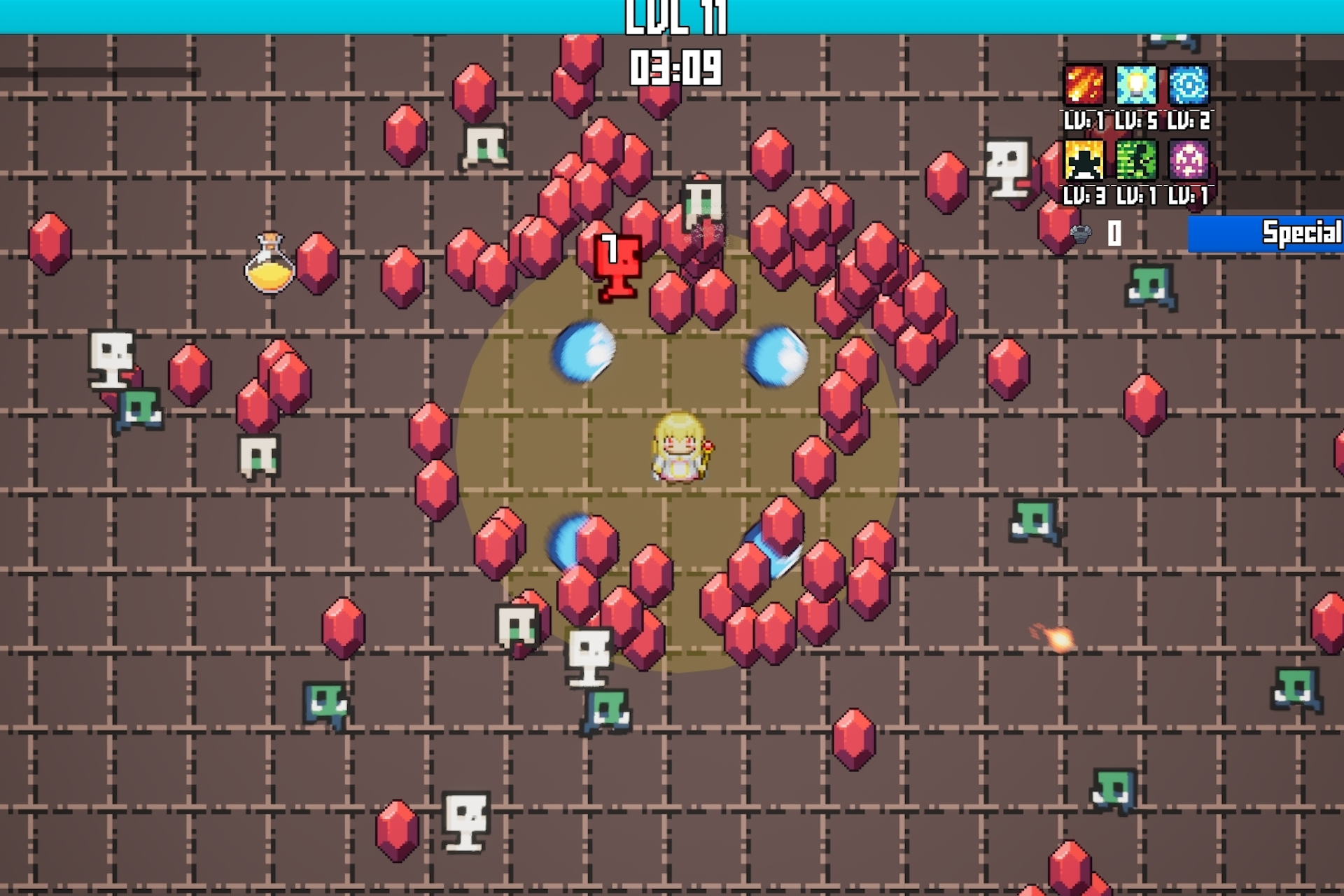Select the red fireball skill icon

point(1084,85)
